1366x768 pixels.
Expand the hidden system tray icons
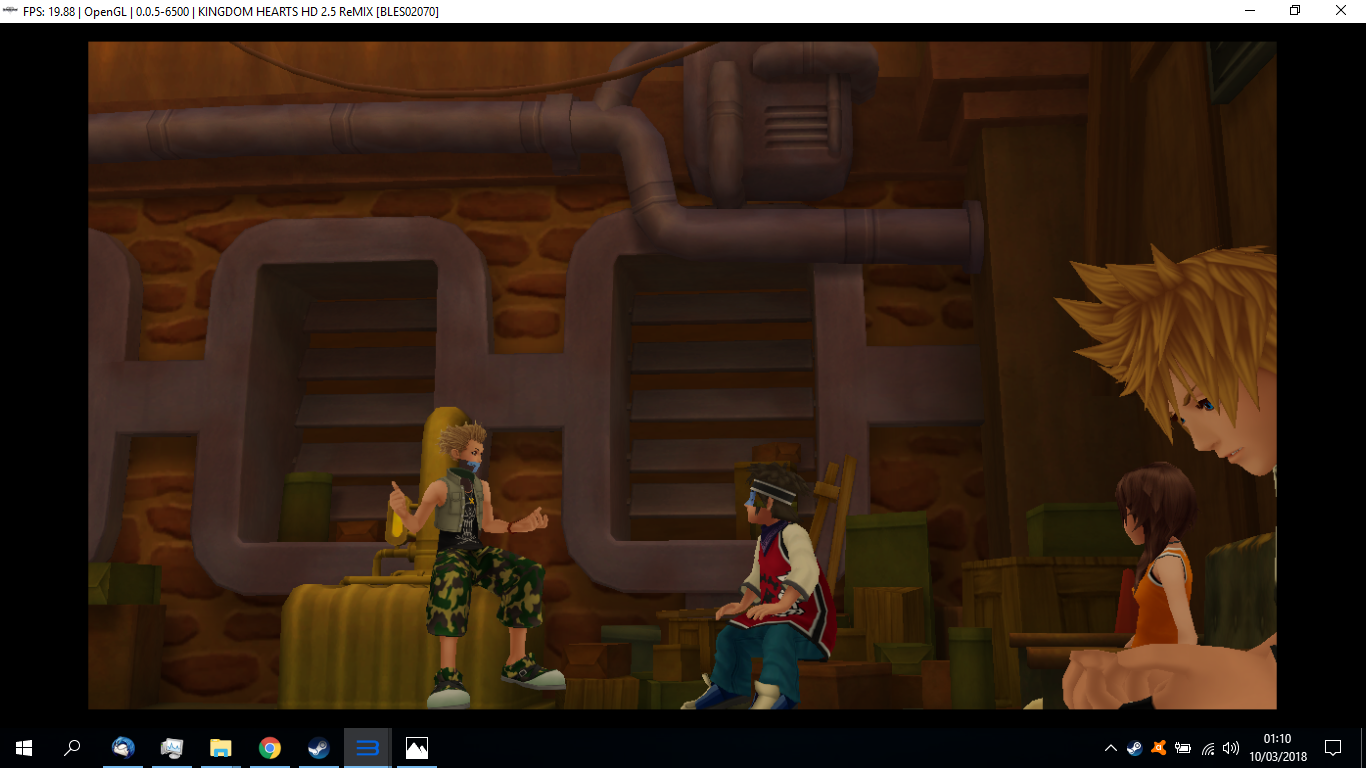pyautogui.click(x=1110, y=747)
